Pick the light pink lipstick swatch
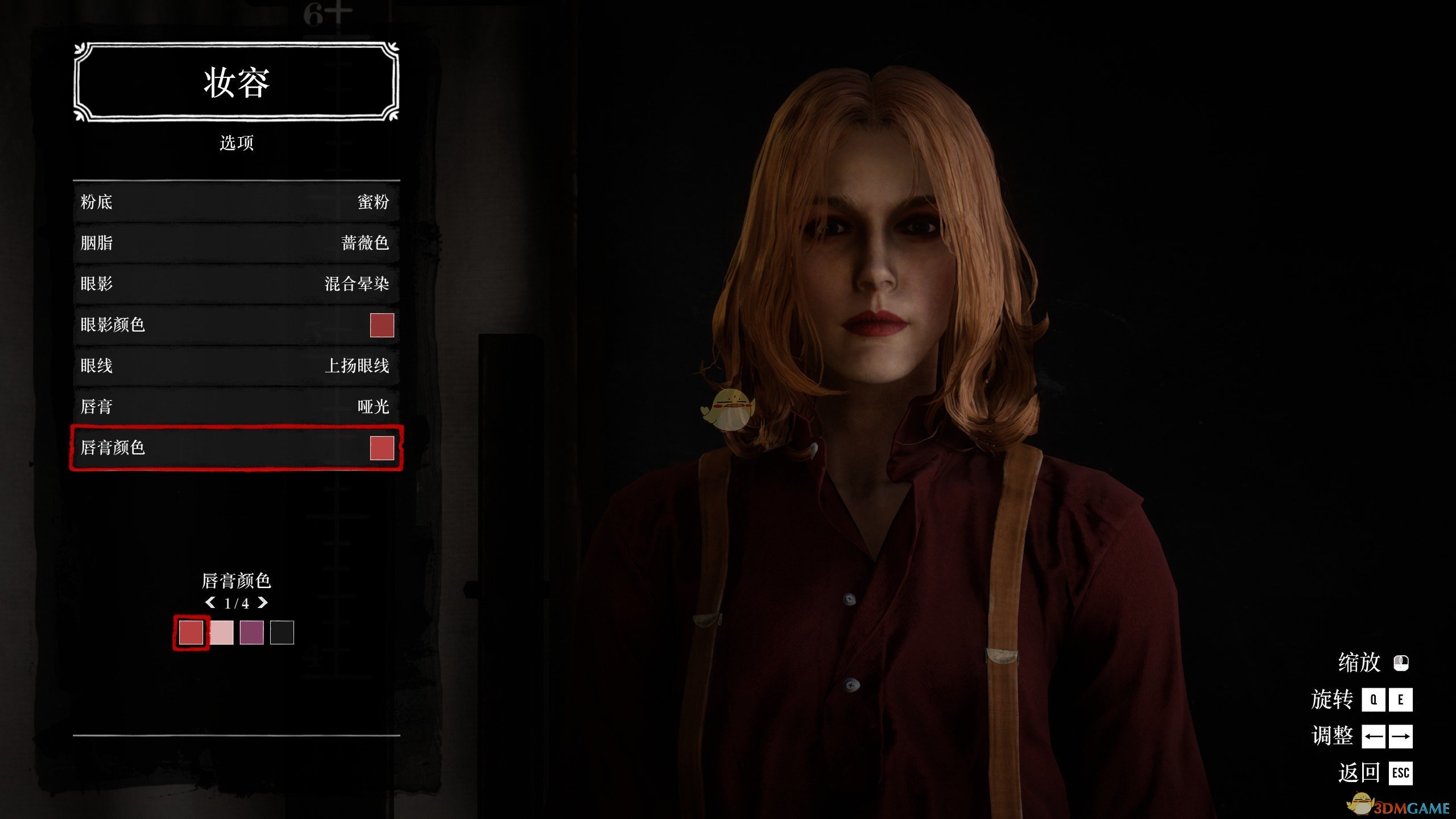This screenshot has height=819, width=1456. [222, 632]
